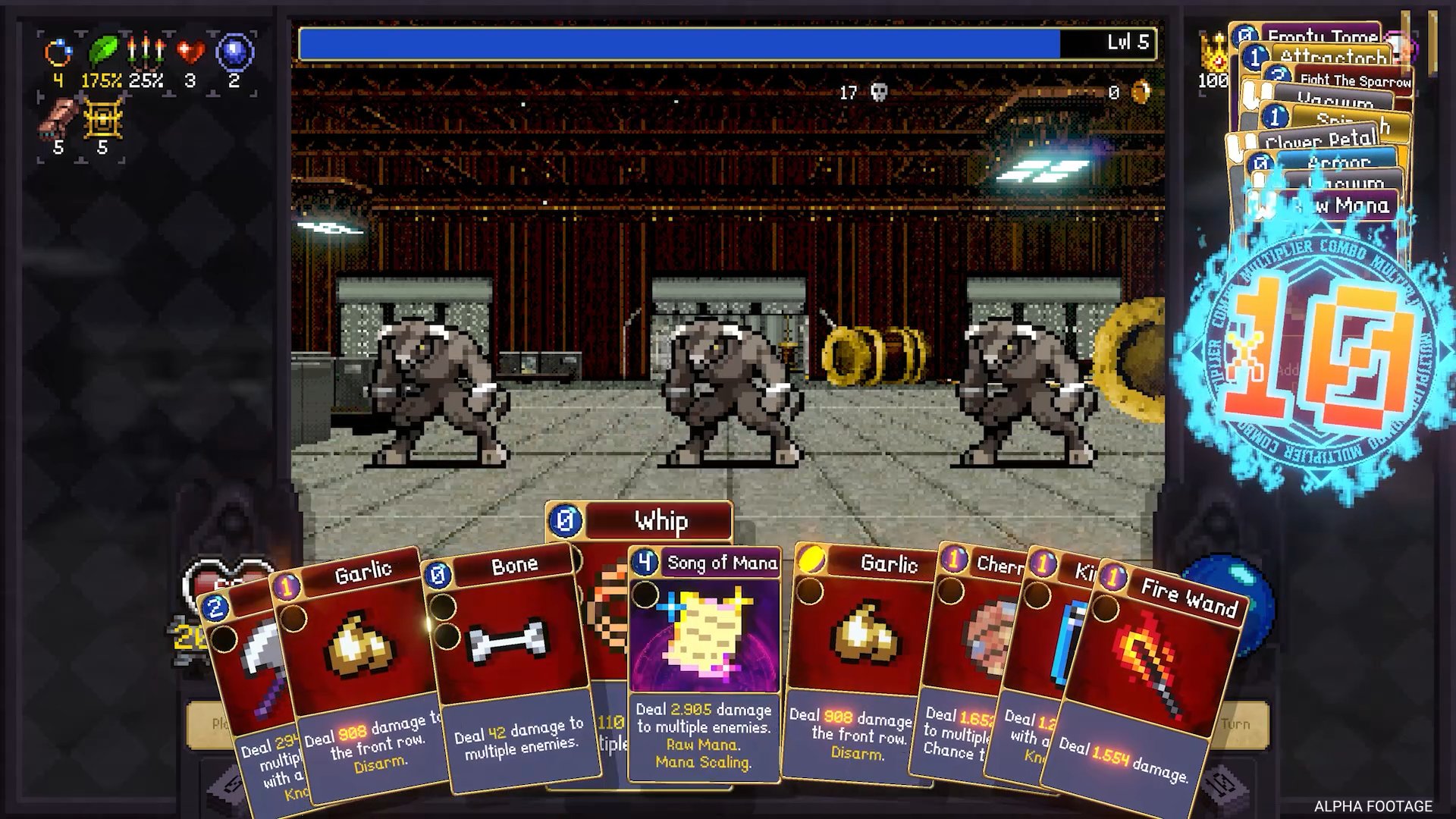Image resolution: width=1456 pixels, height=819 pixels.
Task: Play the Whip card
Action: [x=660, y=521]
